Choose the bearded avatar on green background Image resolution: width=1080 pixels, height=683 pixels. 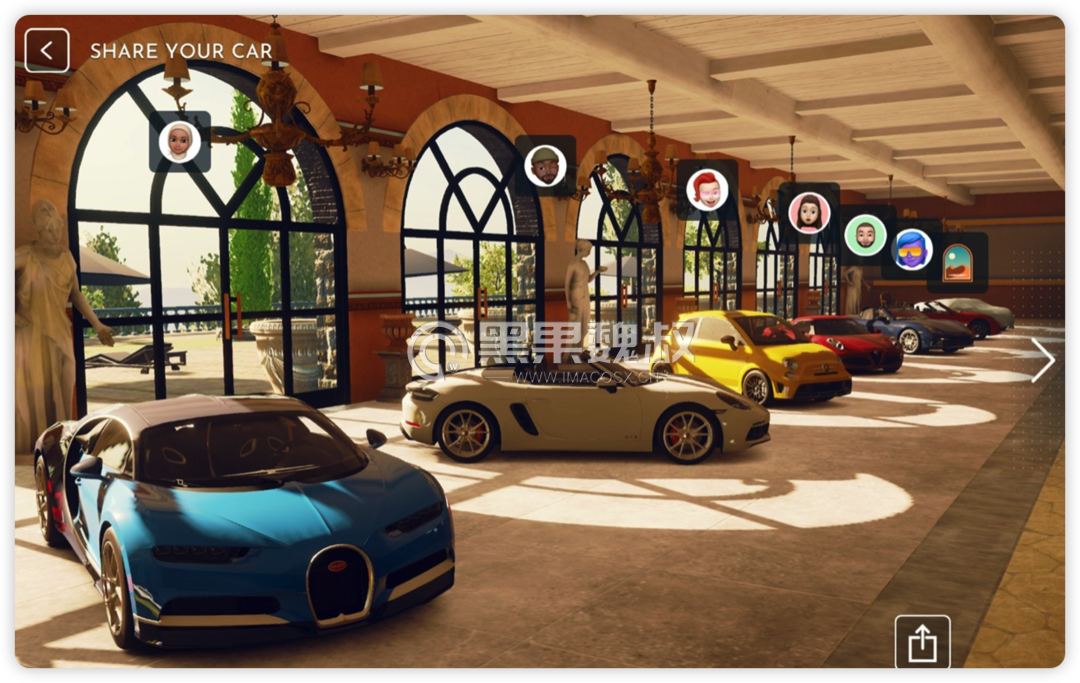point(865,236)
